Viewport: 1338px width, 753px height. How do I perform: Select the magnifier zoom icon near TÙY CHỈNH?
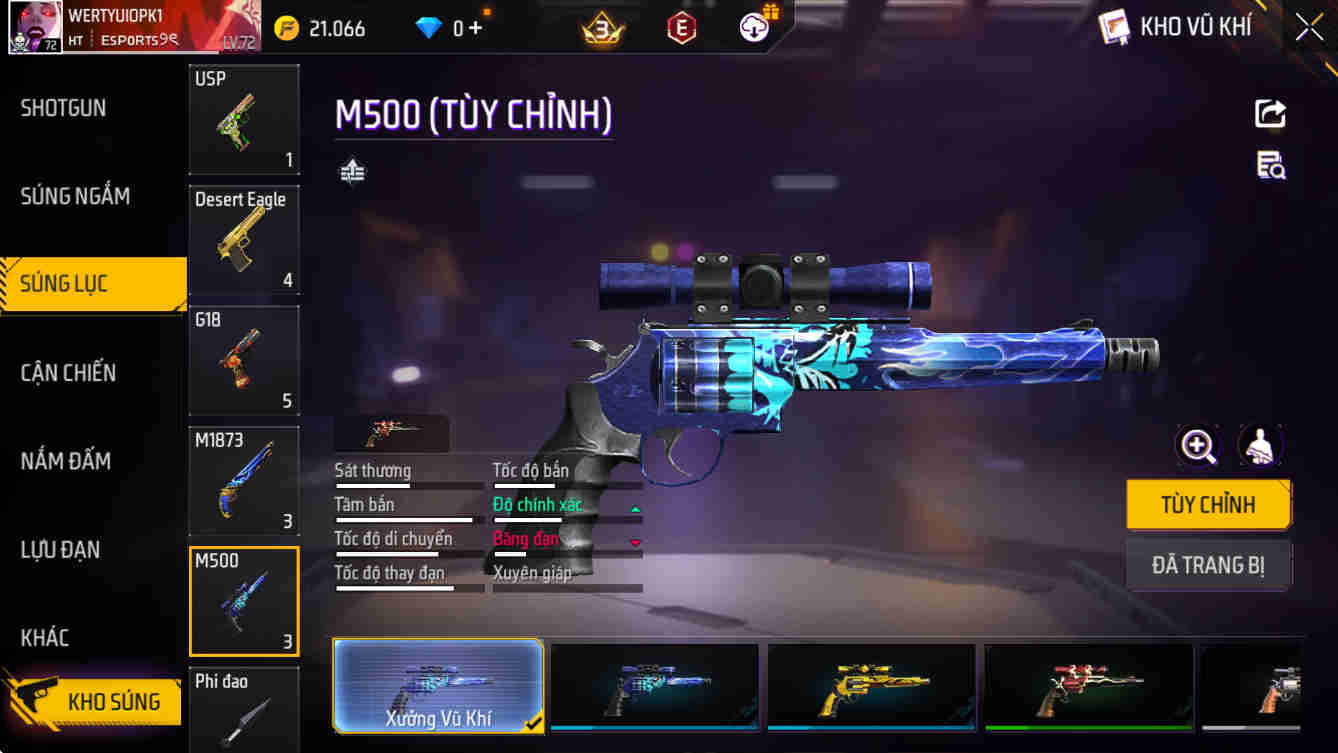click(1197, 446)
